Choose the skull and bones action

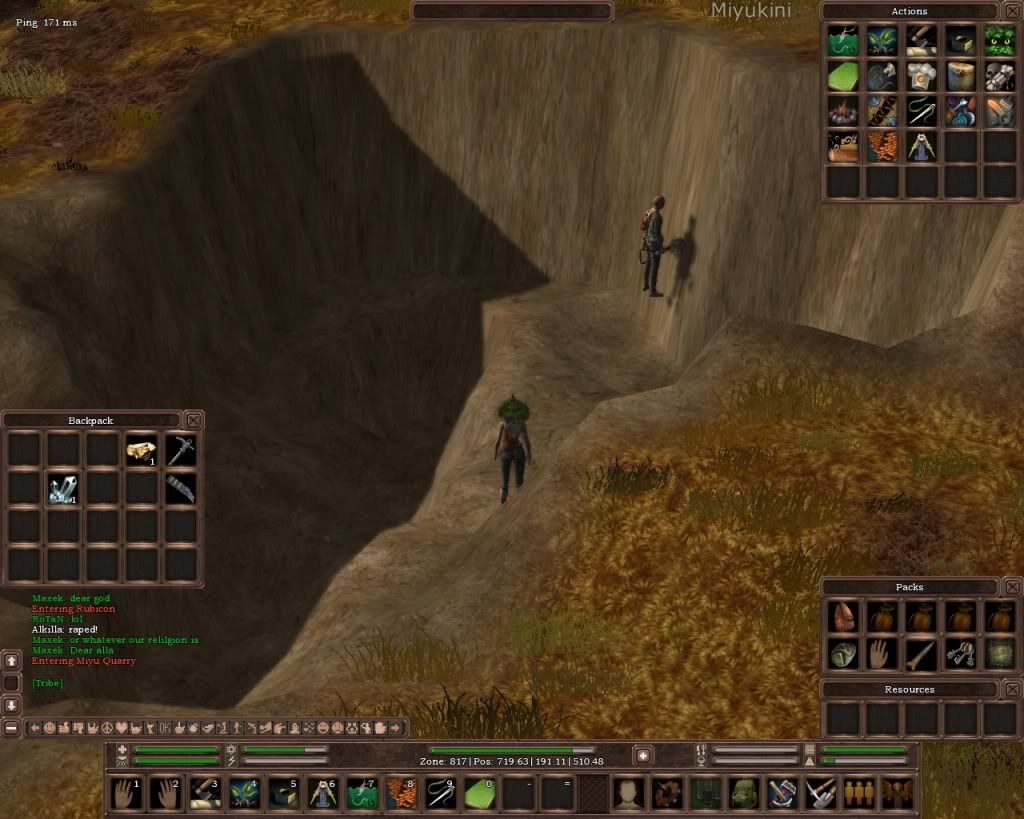tap(999, 76)
